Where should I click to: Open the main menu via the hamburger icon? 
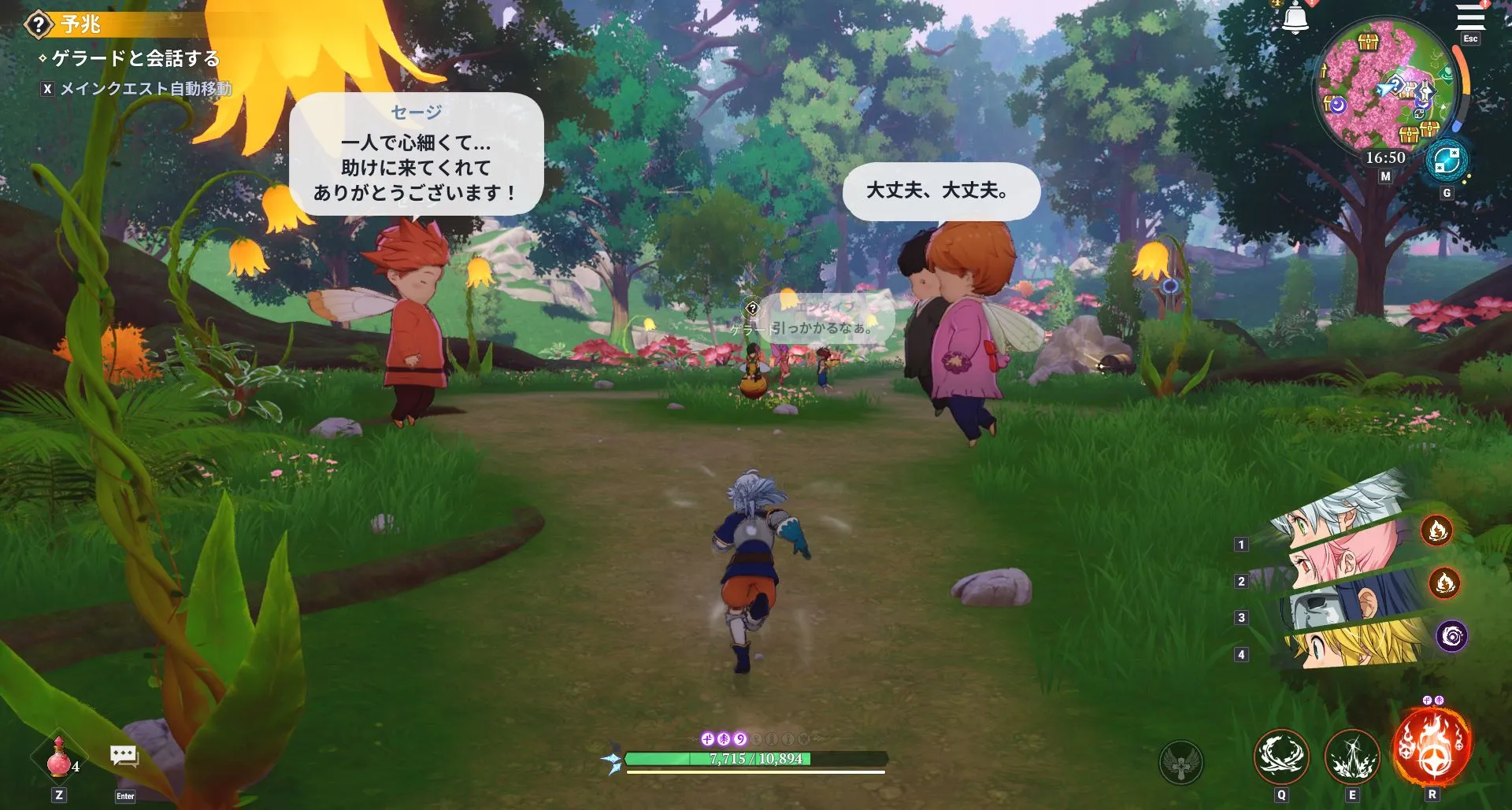click(1470, 17)
